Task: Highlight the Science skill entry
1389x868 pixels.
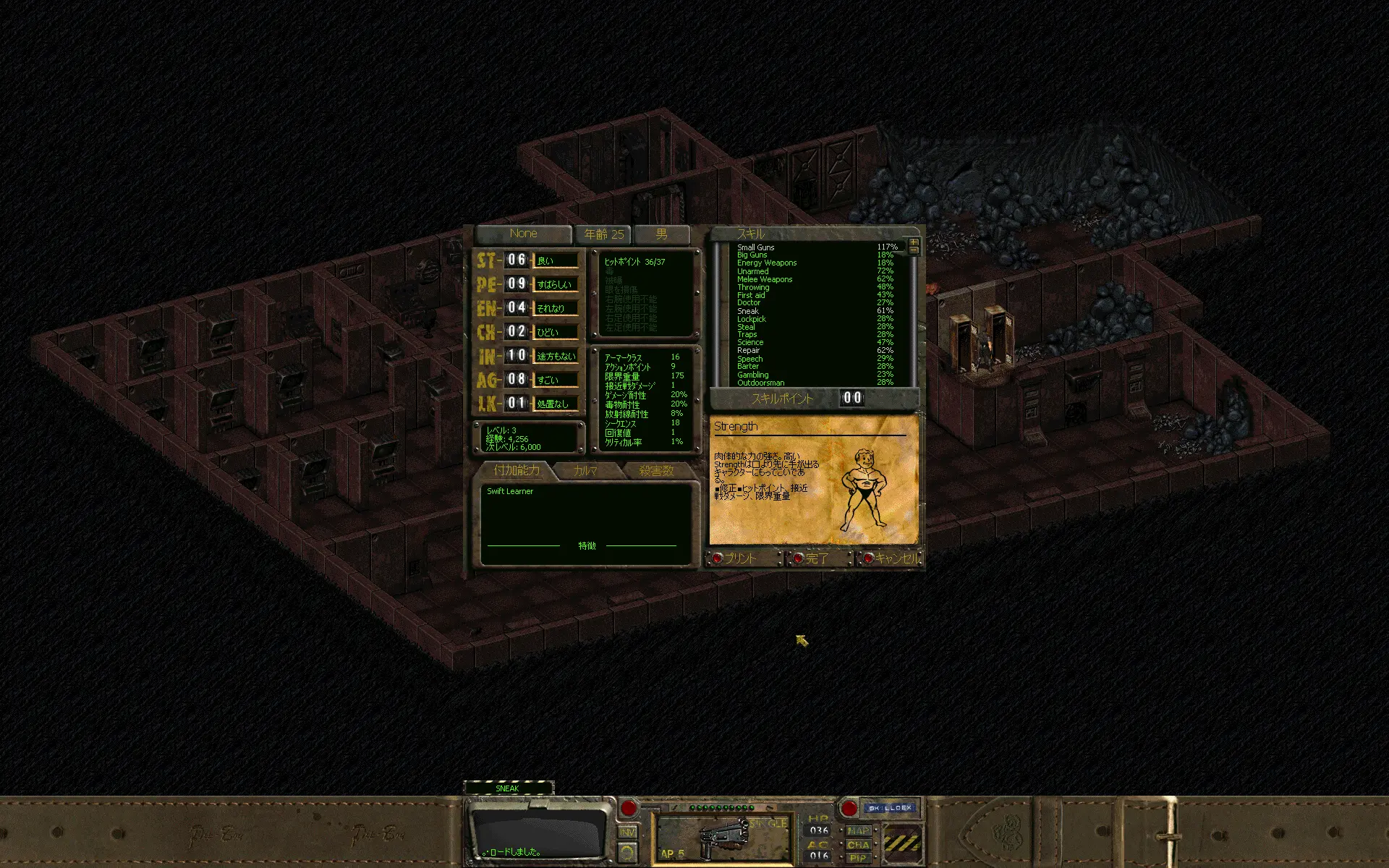Action: point(750,343)
